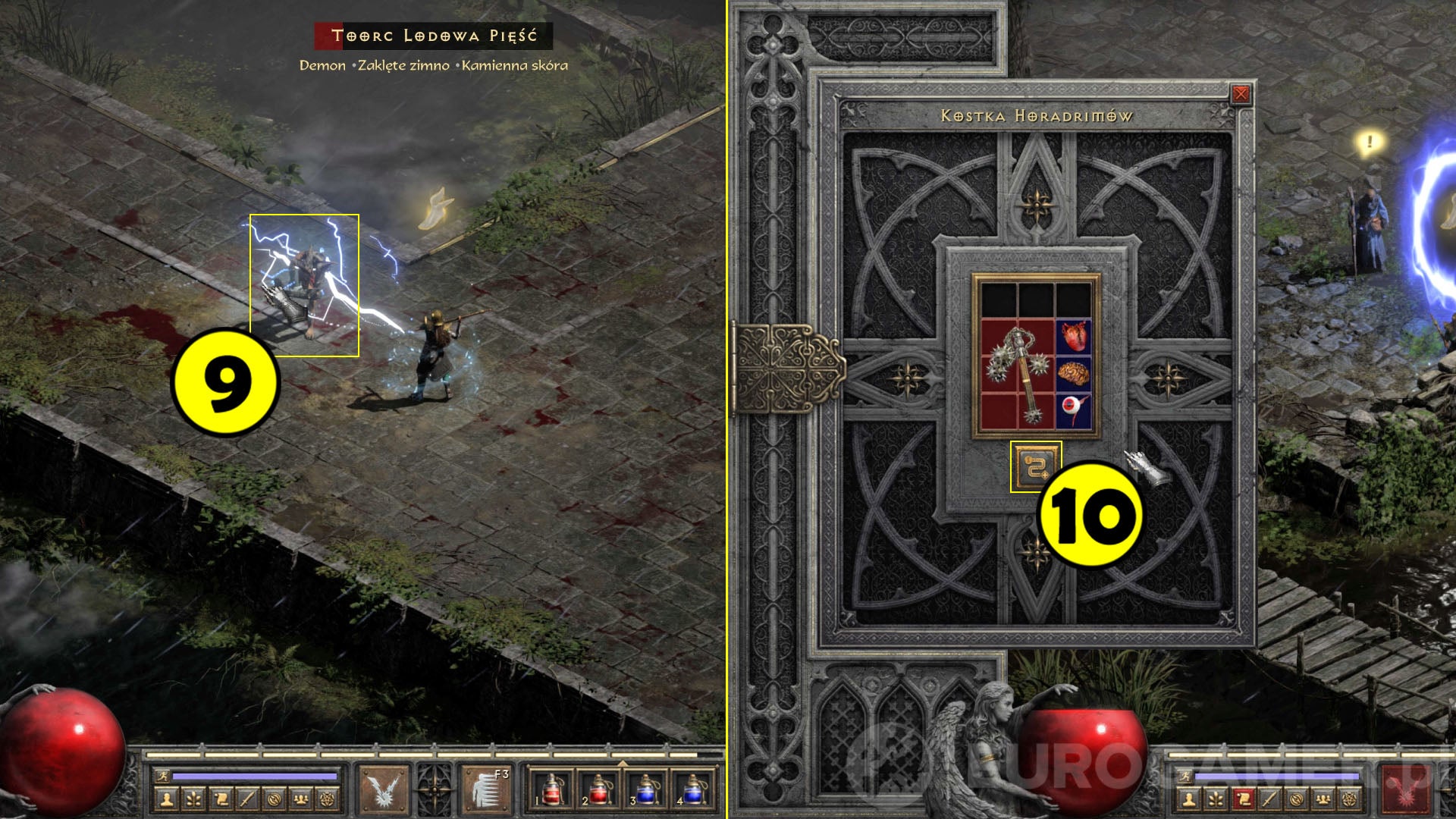Open the highlighted quest log on the right panel

1243,799
